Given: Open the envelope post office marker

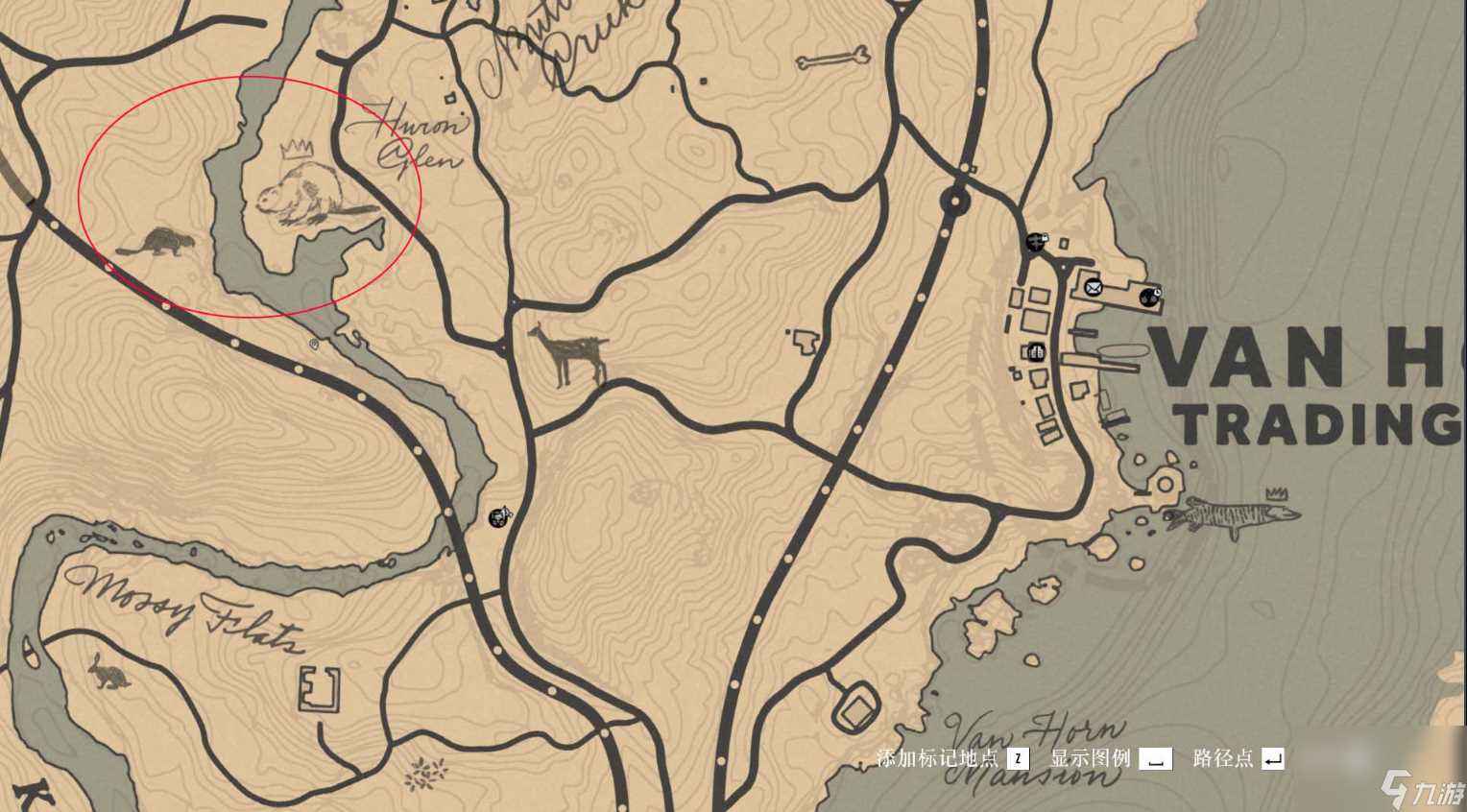Looking at the screenshot, I should point(1094,285).
